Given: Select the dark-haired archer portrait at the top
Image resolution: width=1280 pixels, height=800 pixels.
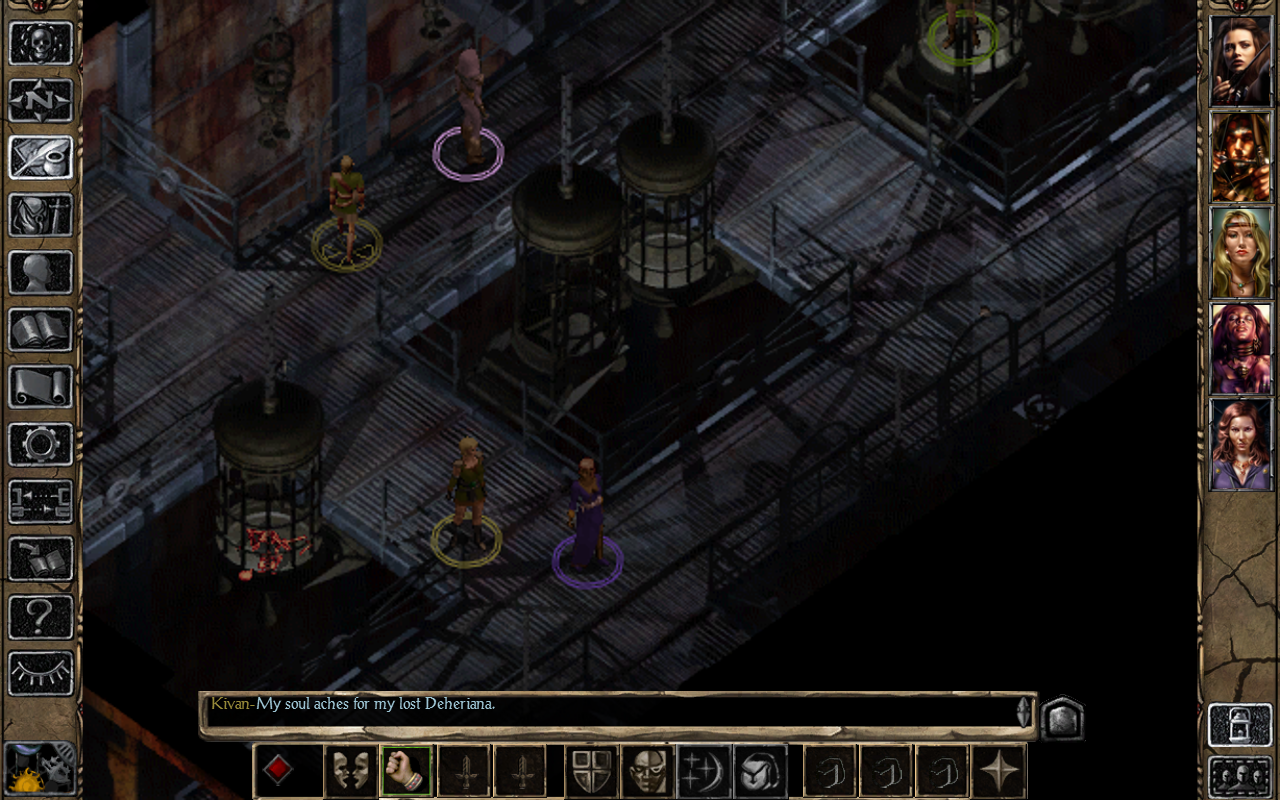Looking at the screenshot, I should click(x=1240, y=60).
